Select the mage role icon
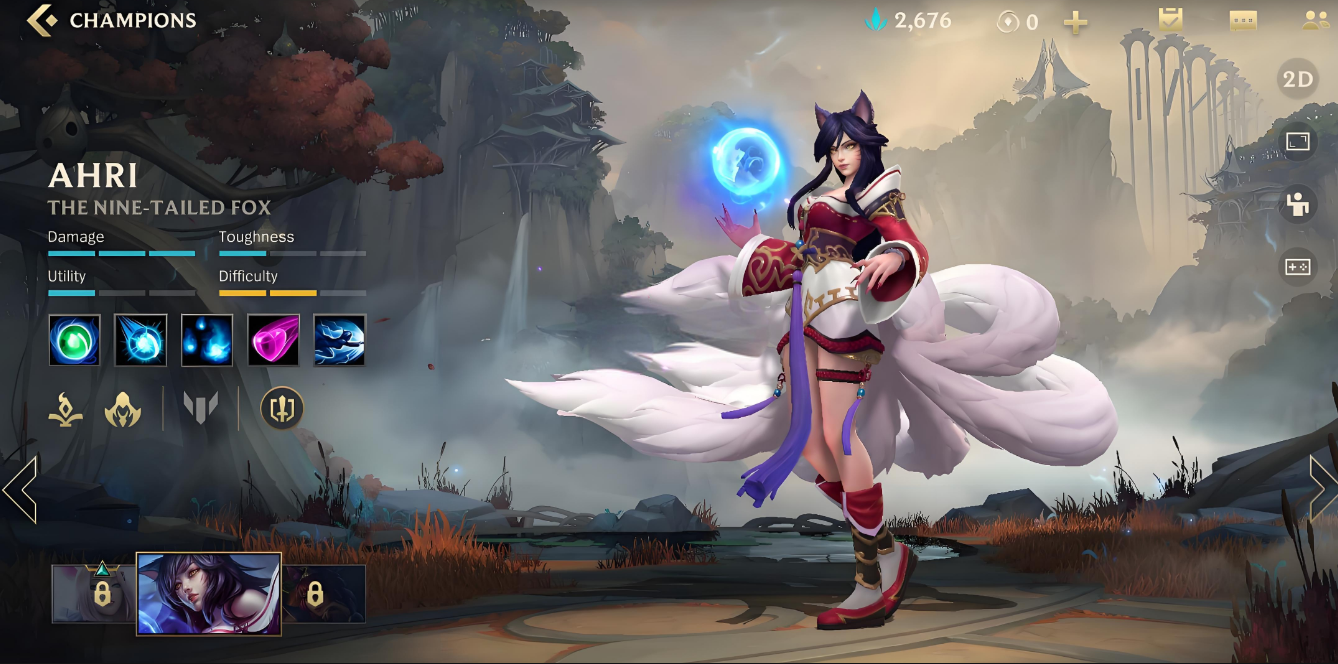 point(66,409)
